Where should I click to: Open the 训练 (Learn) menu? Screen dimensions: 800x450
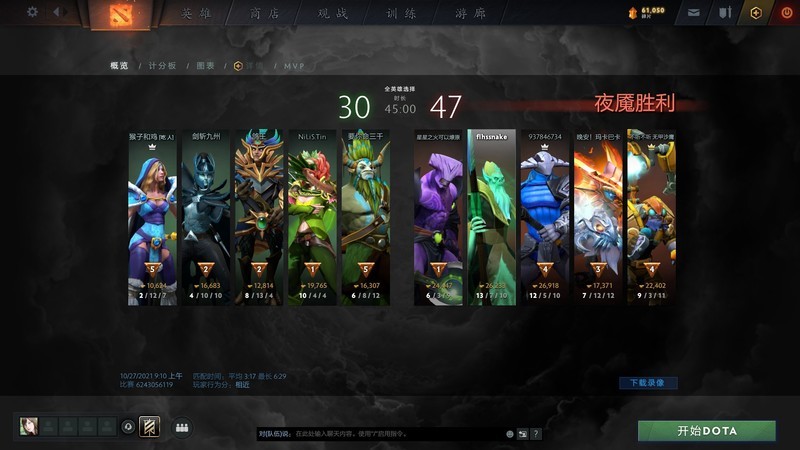(x=400, y=13)
